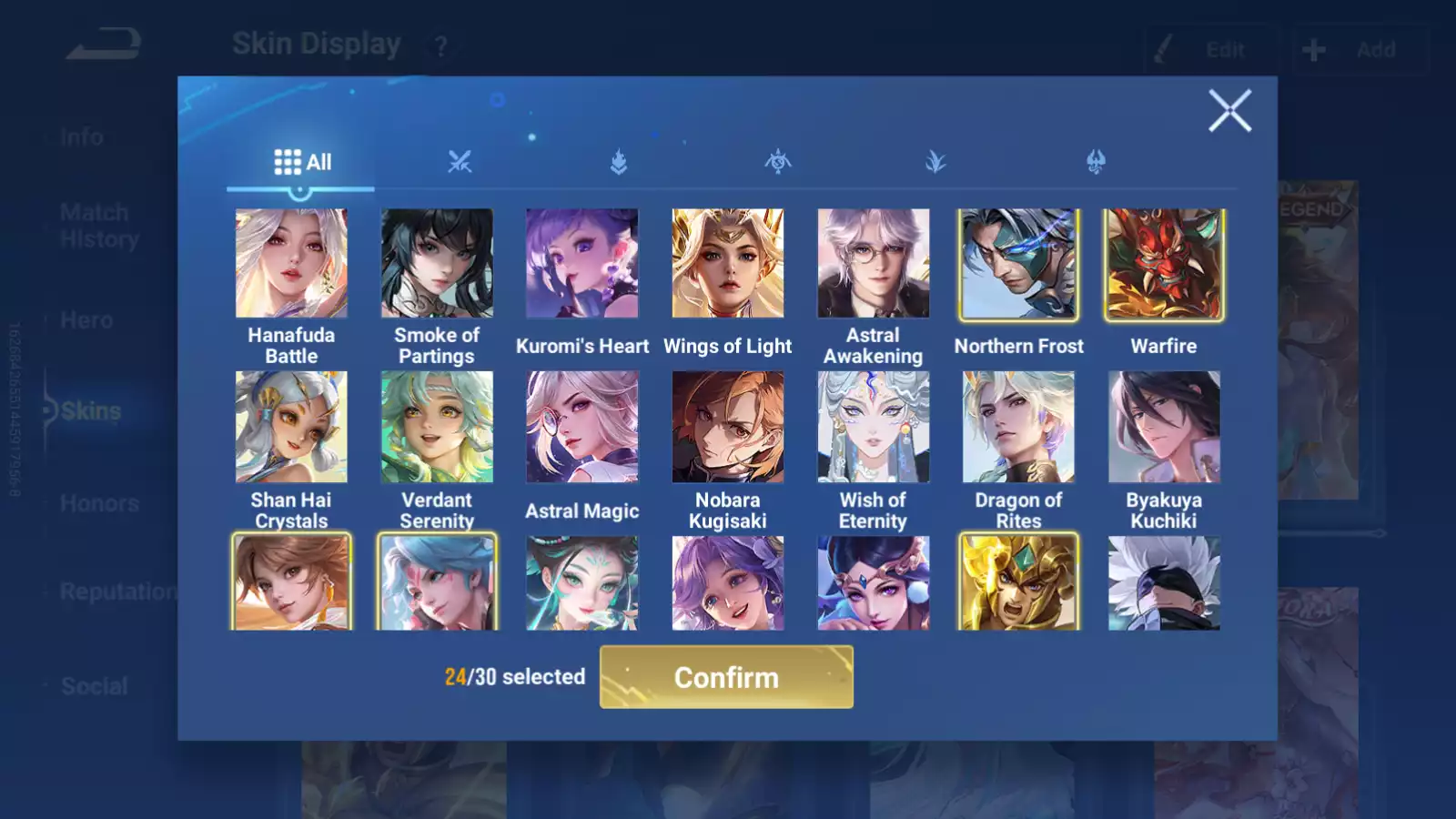Viewport: 1456px width, 819px height.
Task: Select the Byakuya Kuchiki skin thumbnail
Action: tap(1164, 425)
